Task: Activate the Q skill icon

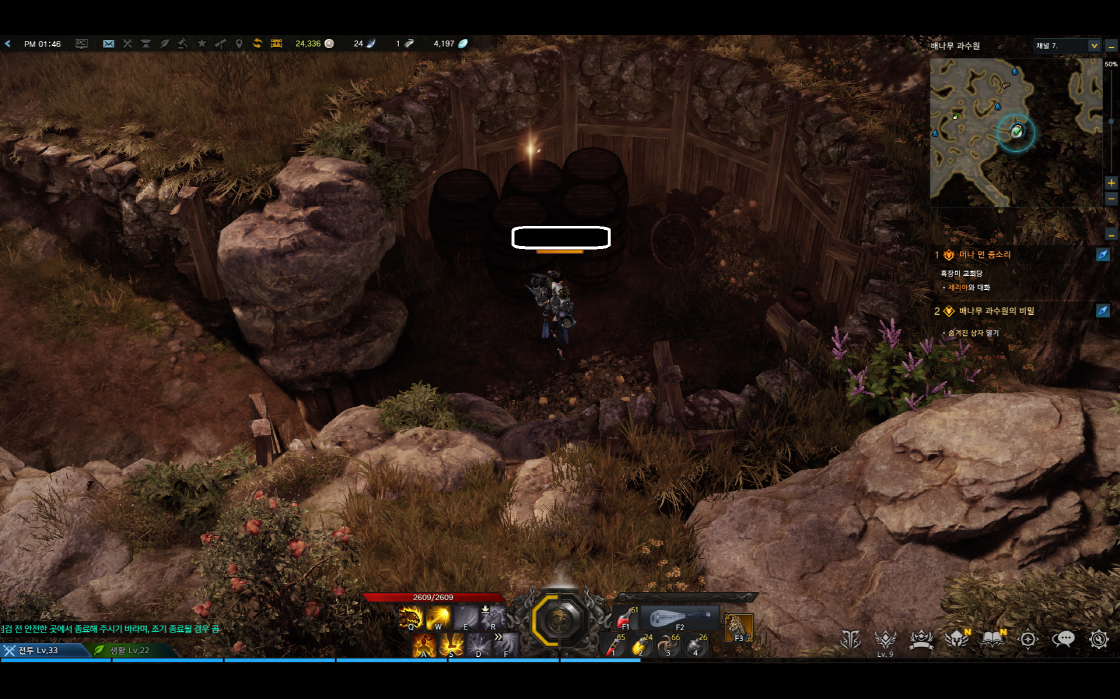Action: pos(410,618)
